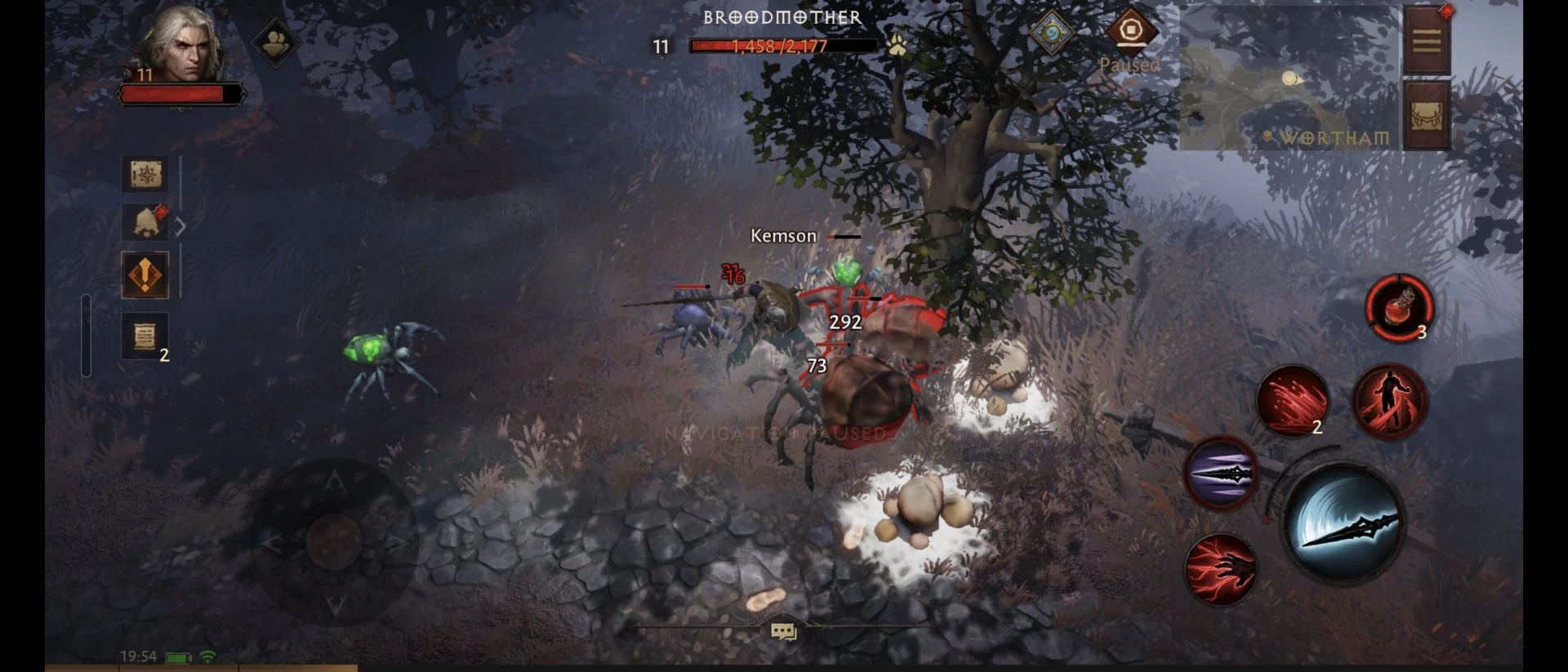Use the purple dagger throw skill
Viewport: 1568px width, 672px height.
pos(1222,474)
